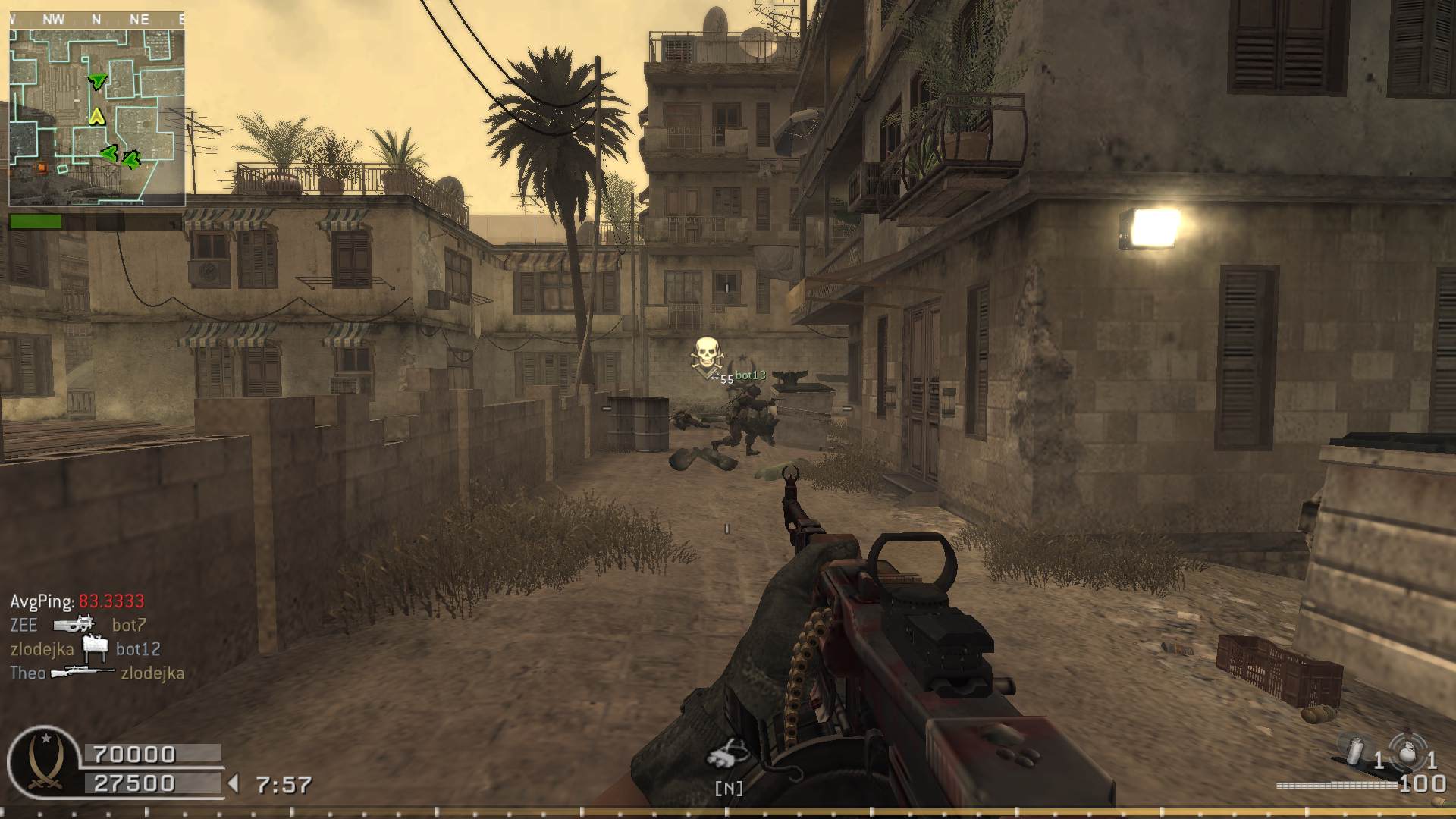Click the ZEE killed bot7 killfeed entry
This screenshot has width=1456, height=819.
tap(77, 625)
